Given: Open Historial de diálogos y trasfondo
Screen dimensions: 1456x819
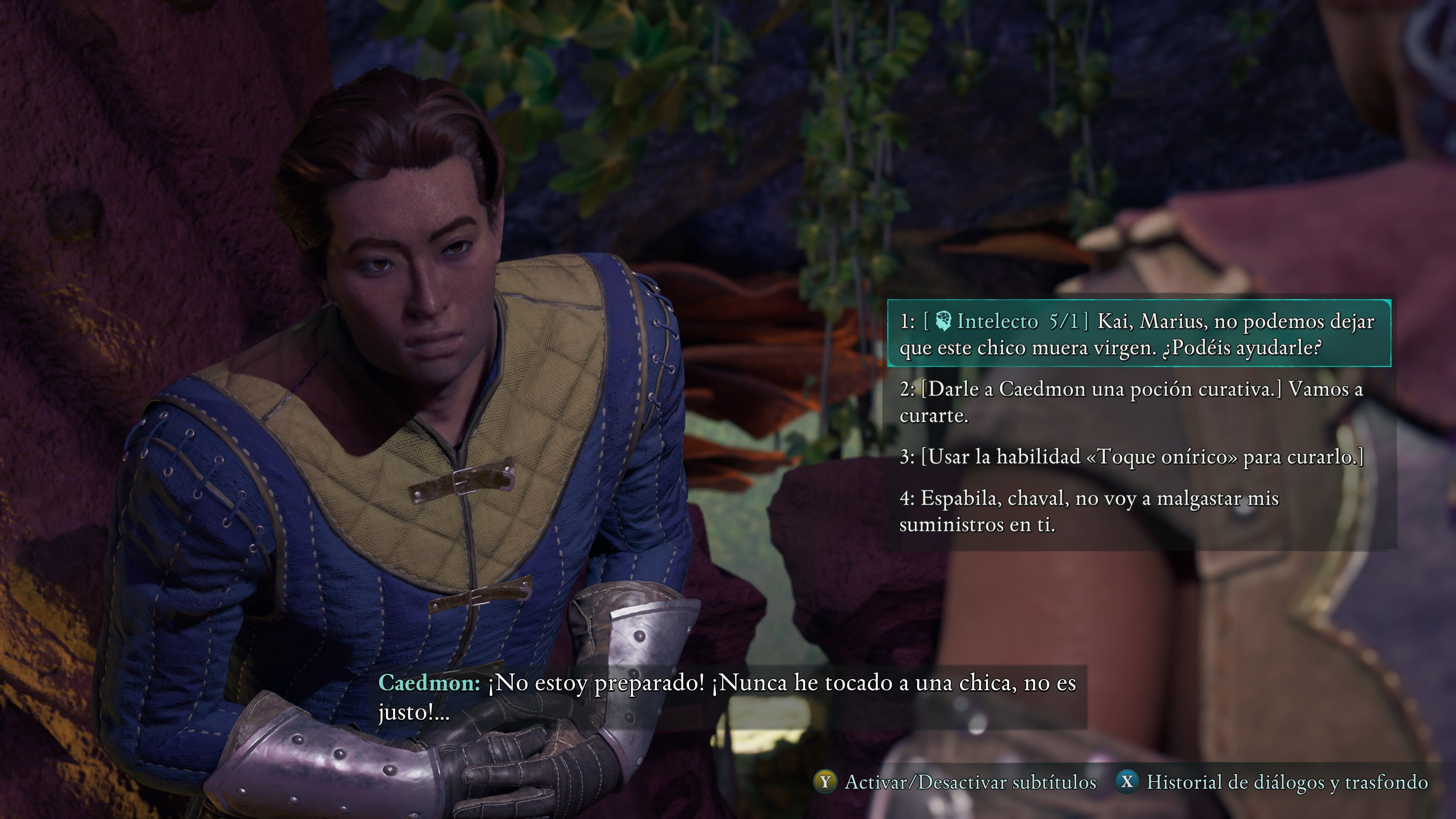Looking at the screenshot, I should click(x=1272, y=782).
